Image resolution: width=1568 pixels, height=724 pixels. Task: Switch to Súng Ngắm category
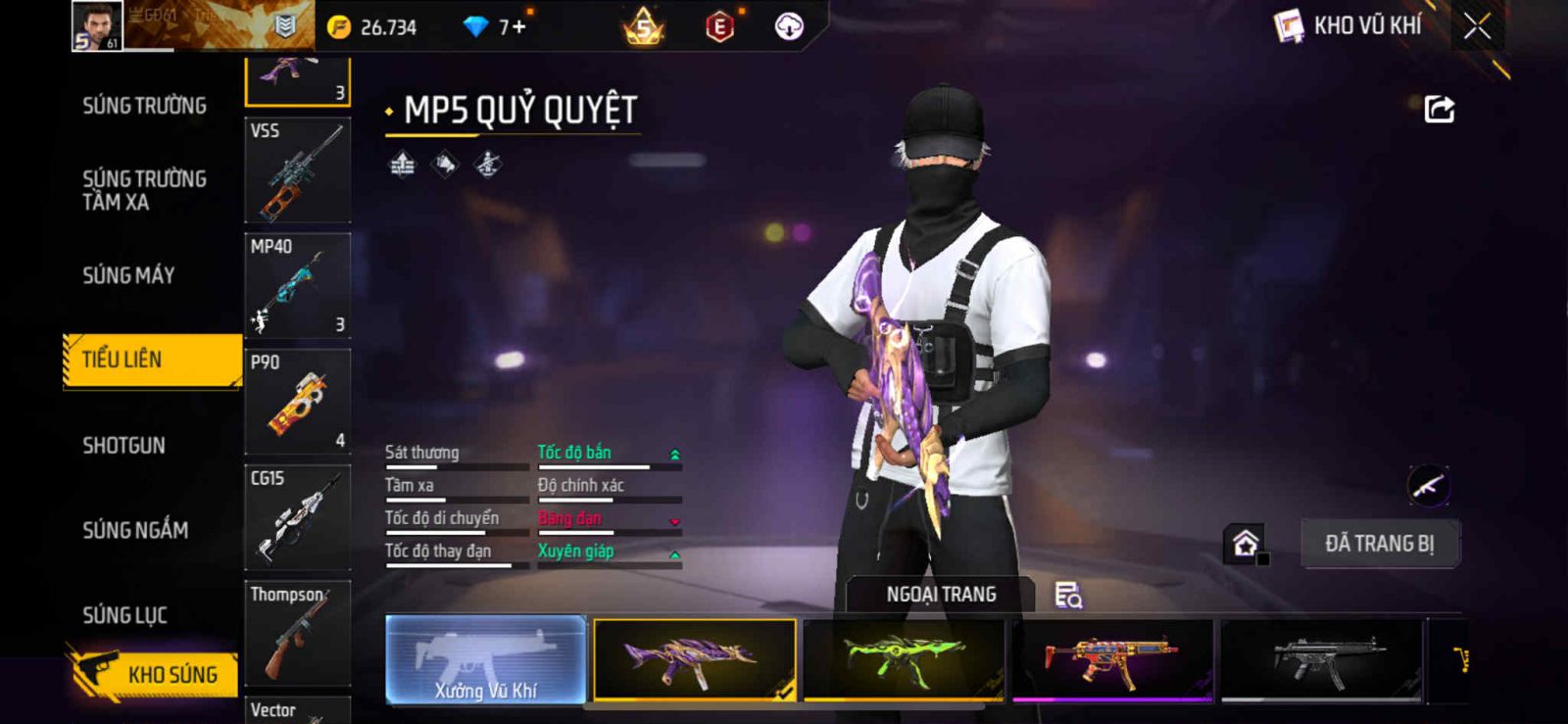[135, 530]
